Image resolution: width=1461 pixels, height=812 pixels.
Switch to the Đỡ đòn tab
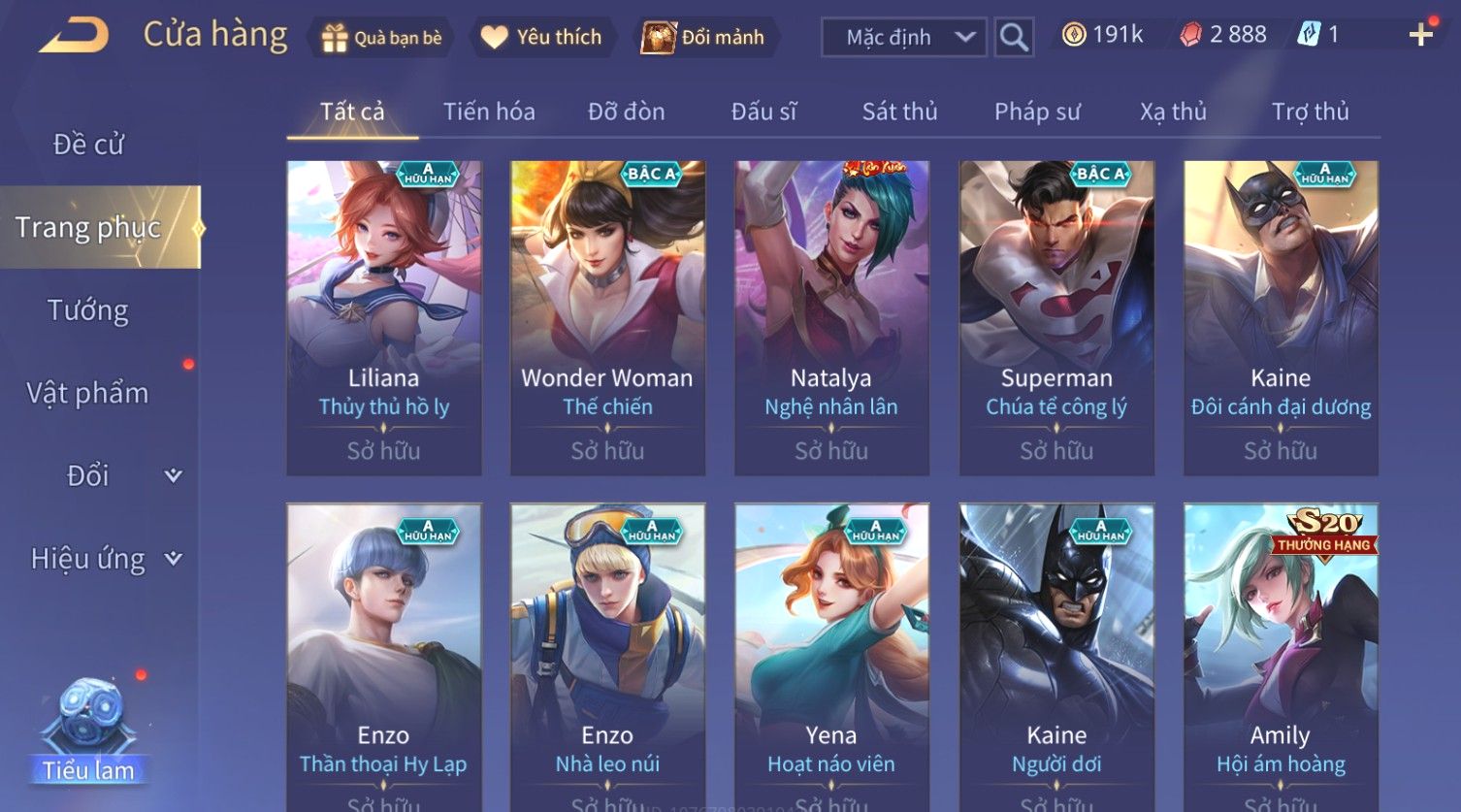tap(626, 112)
